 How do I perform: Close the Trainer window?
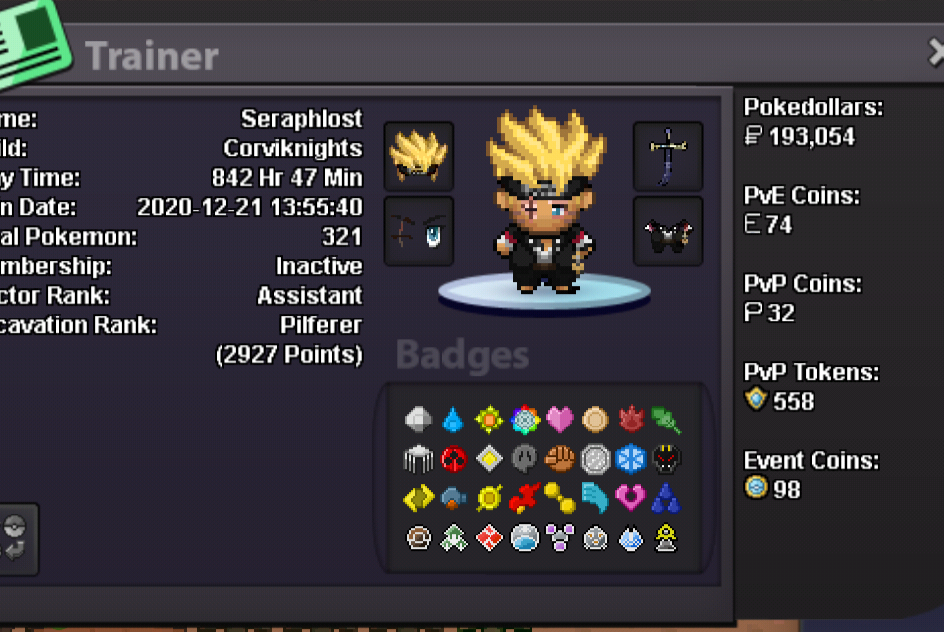pos(934,53)
